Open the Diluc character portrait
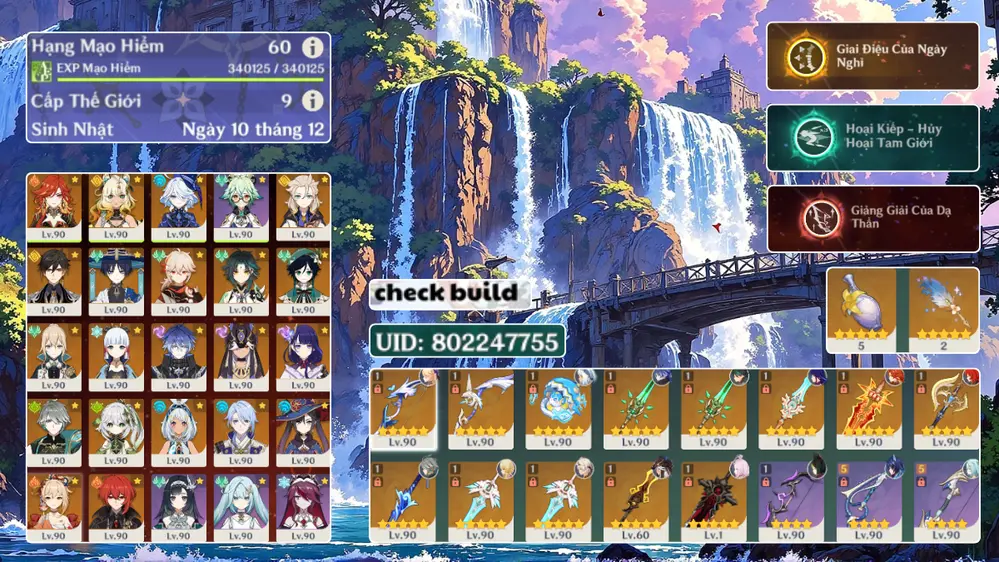This screenshot has width=999, height=562. coord(116,505)
